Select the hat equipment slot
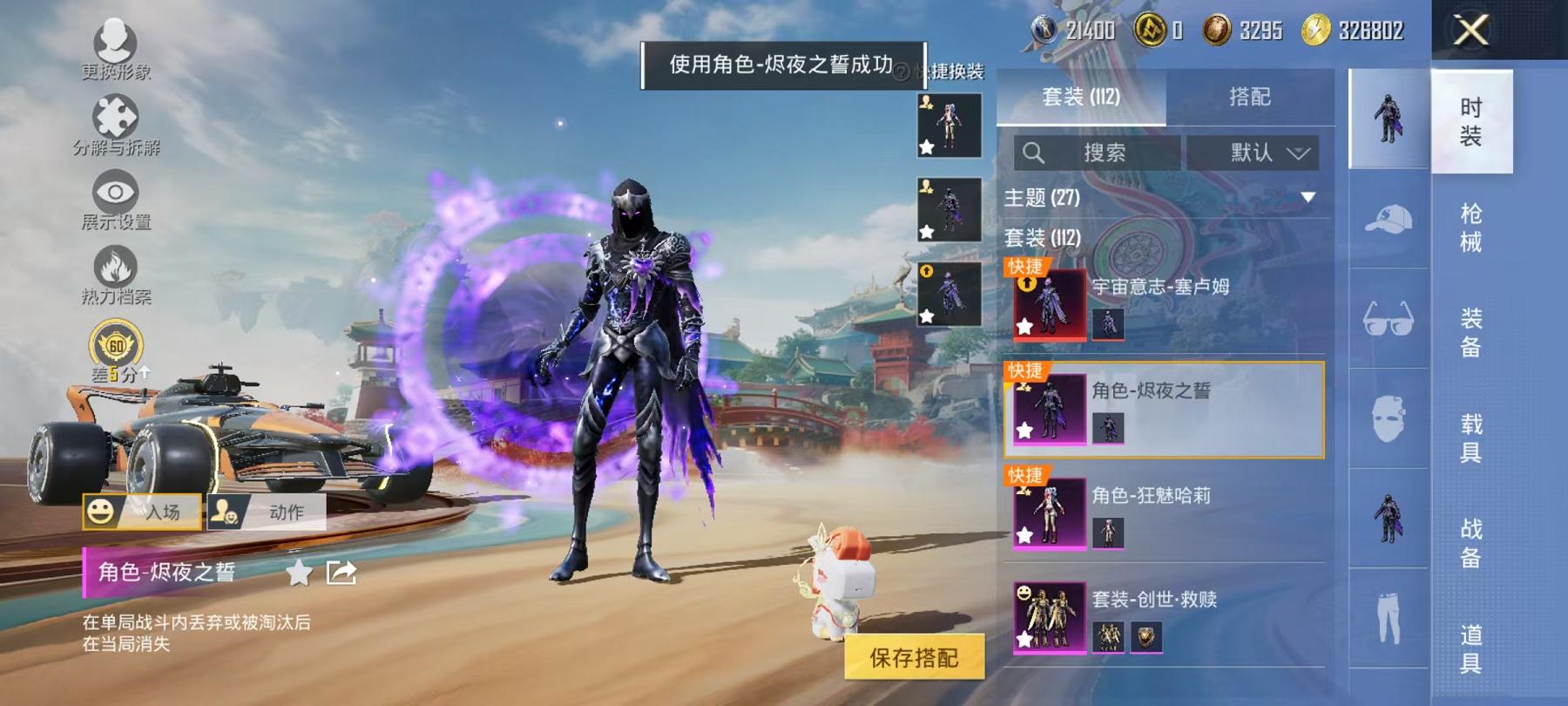 1390,221
